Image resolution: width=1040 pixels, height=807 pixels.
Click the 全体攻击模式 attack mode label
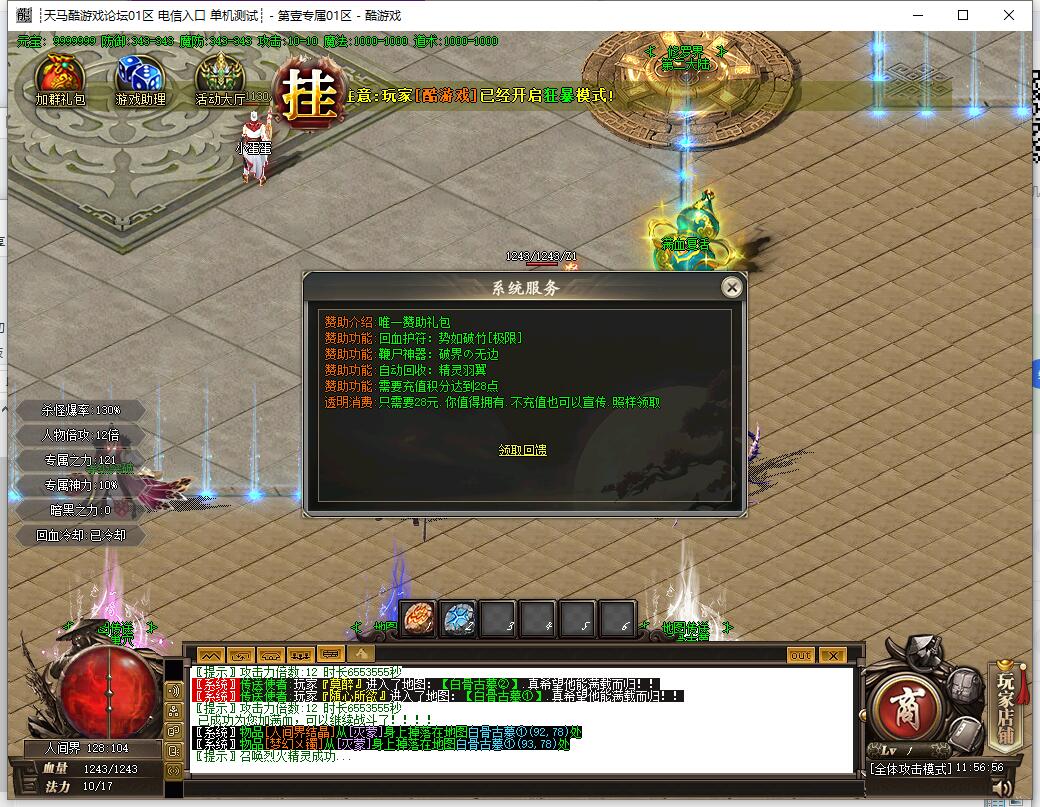908,768
